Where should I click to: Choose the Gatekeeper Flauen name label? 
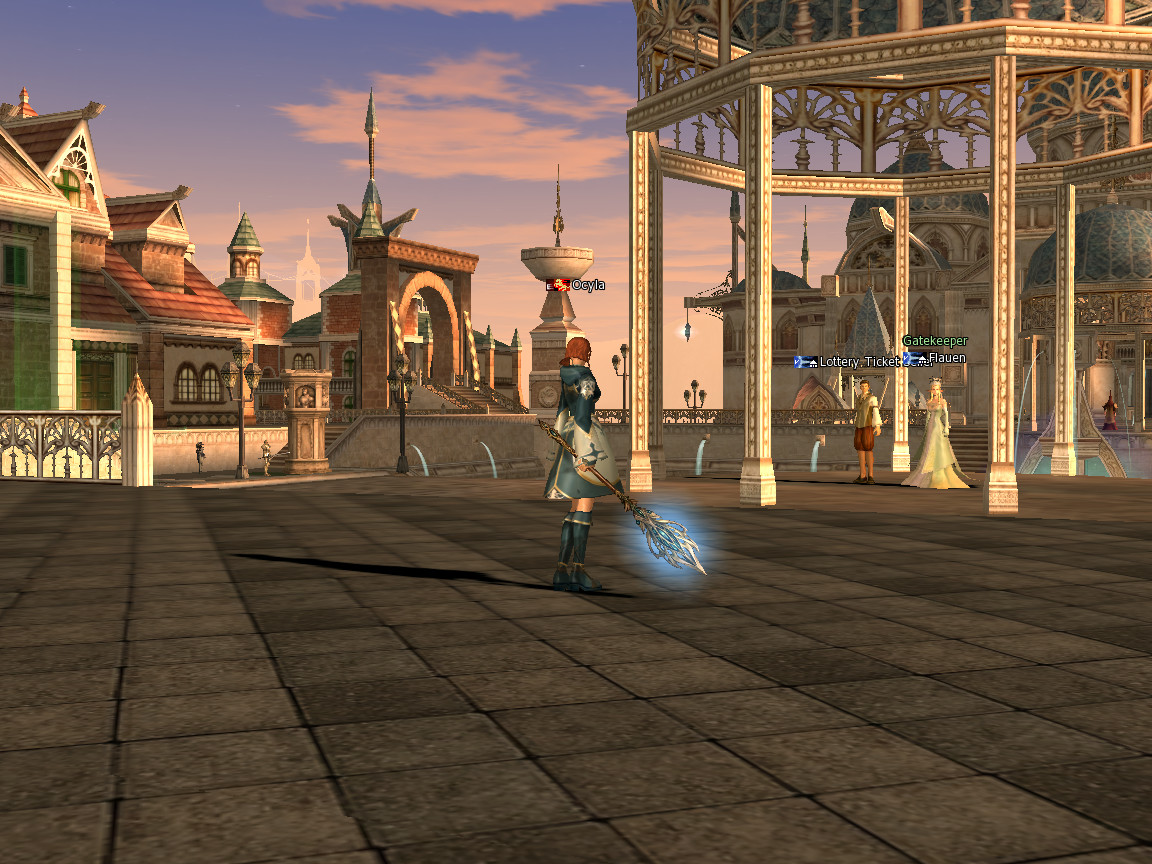coord(946,358)
